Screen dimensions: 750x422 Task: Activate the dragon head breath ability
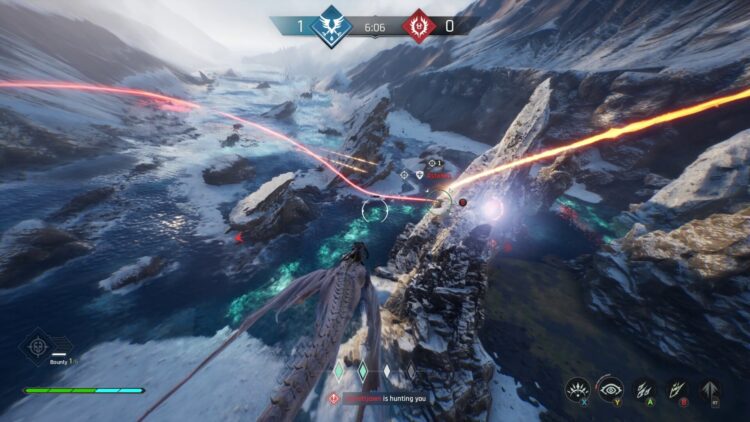(677, 390)
